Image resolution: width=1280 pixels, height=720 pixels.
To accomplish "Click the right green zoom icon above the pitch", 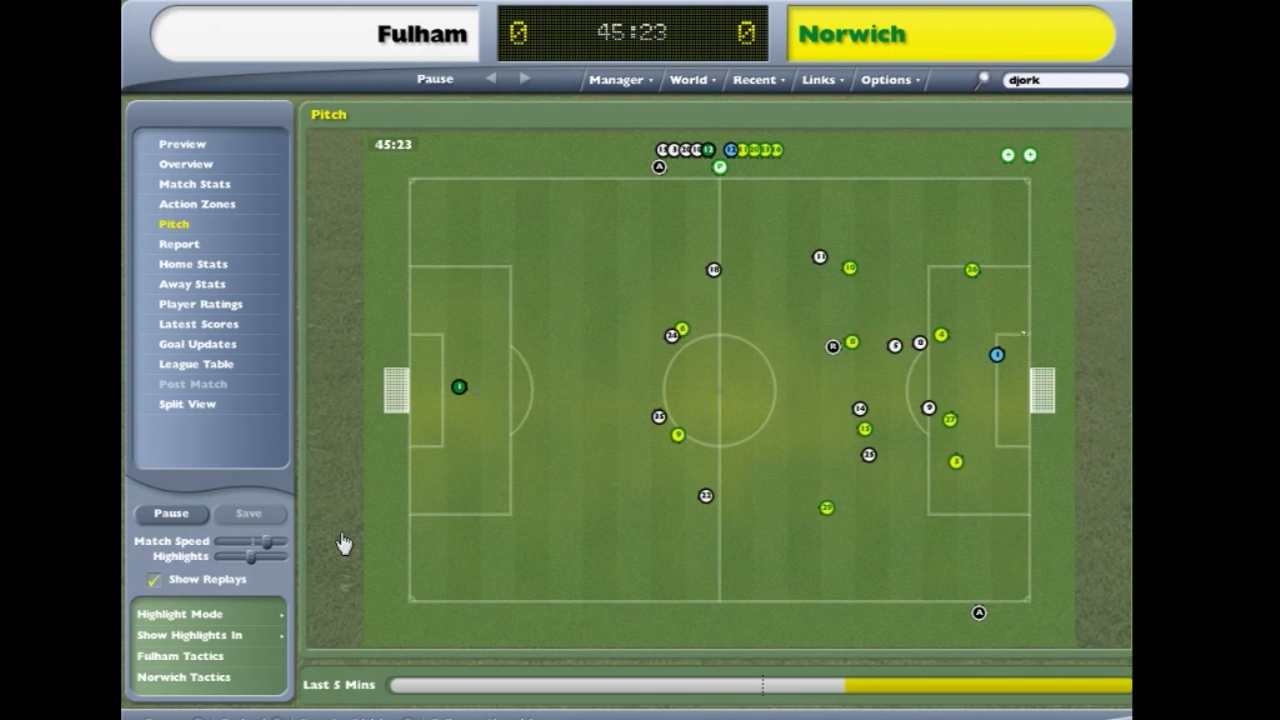I will (1030, 154).
